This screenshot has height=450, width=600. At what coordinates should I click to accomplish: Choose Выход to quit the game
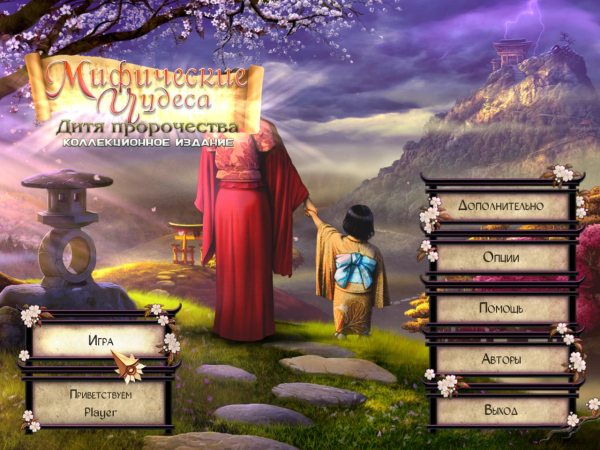(x=499, y=410)
